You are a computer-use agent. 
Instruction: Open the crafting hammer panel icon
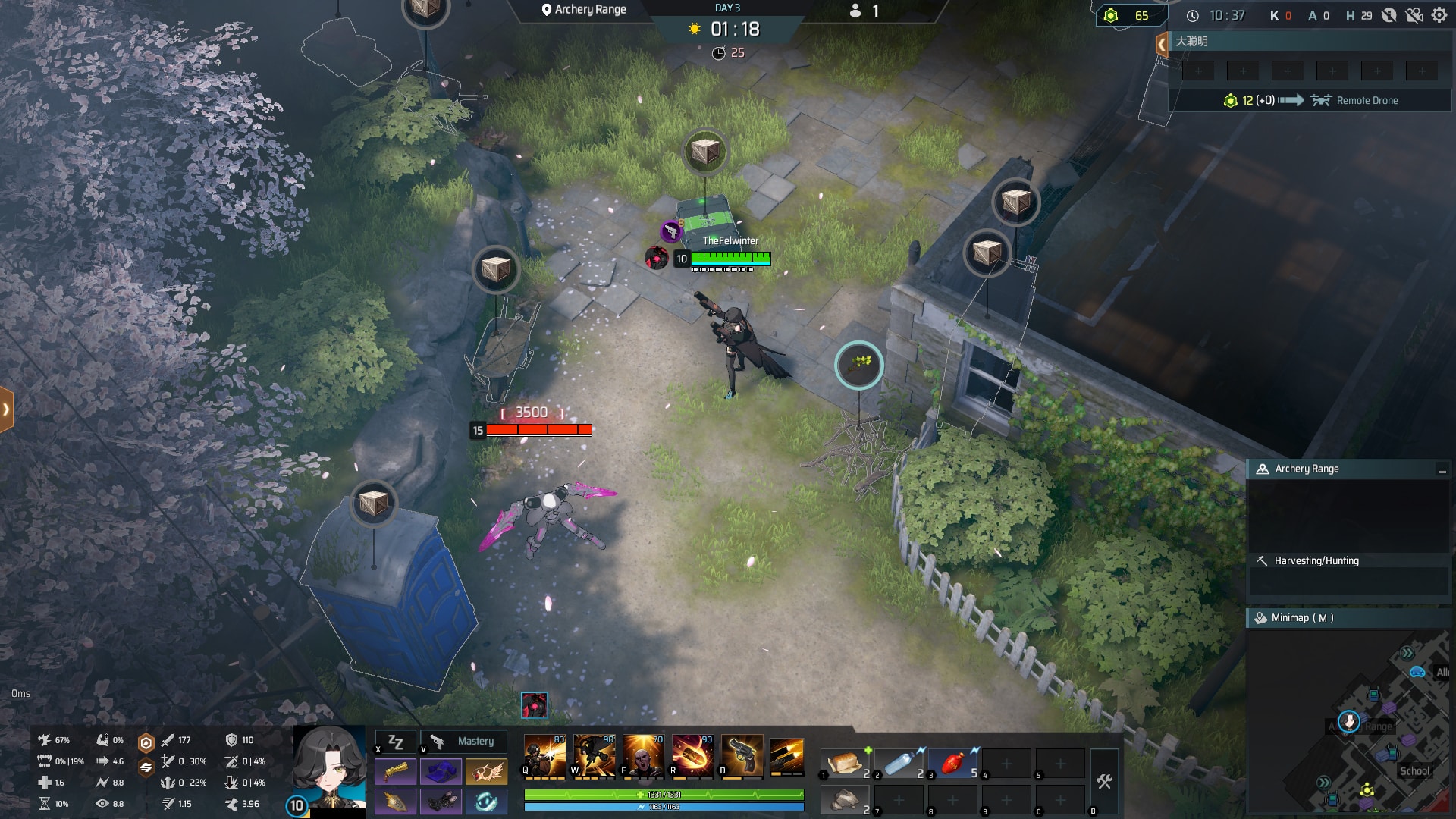(1106, 781)
